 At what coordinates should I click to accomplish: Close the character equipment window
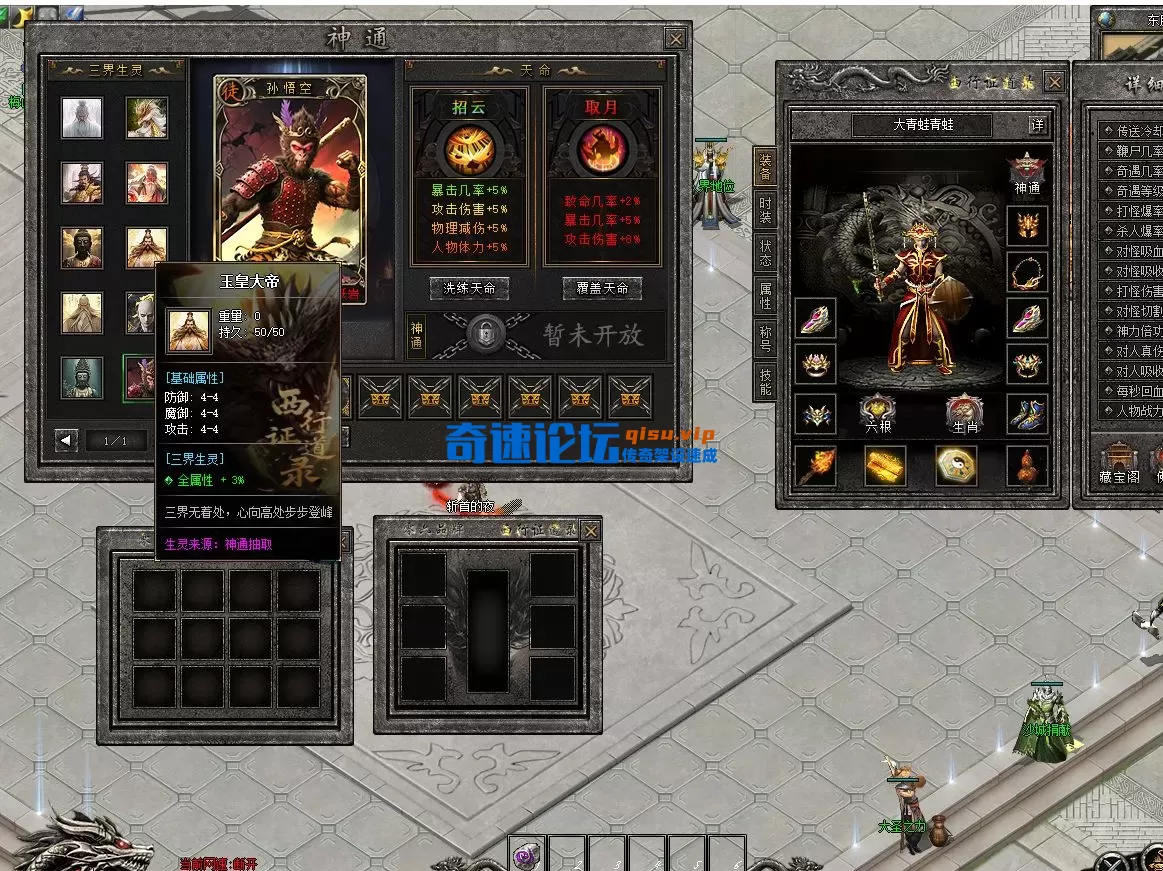pos(1054,82)
